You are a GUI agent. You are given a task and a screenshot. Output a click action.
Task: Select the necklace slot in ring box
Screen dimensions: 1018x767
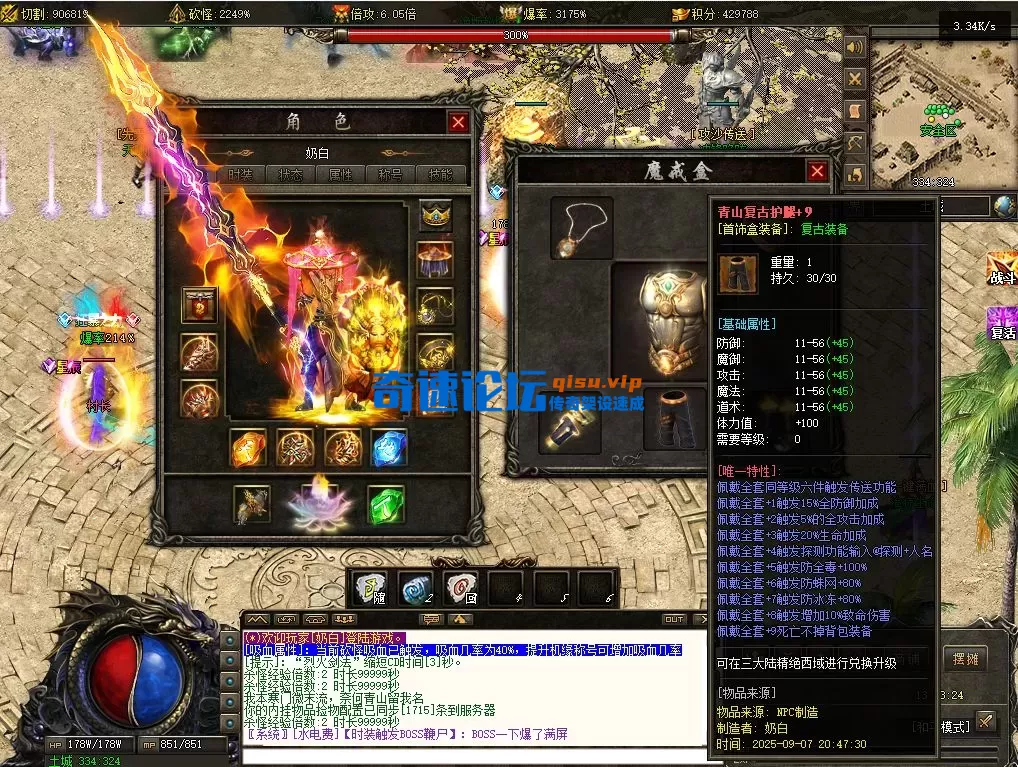tap(581, 228)
